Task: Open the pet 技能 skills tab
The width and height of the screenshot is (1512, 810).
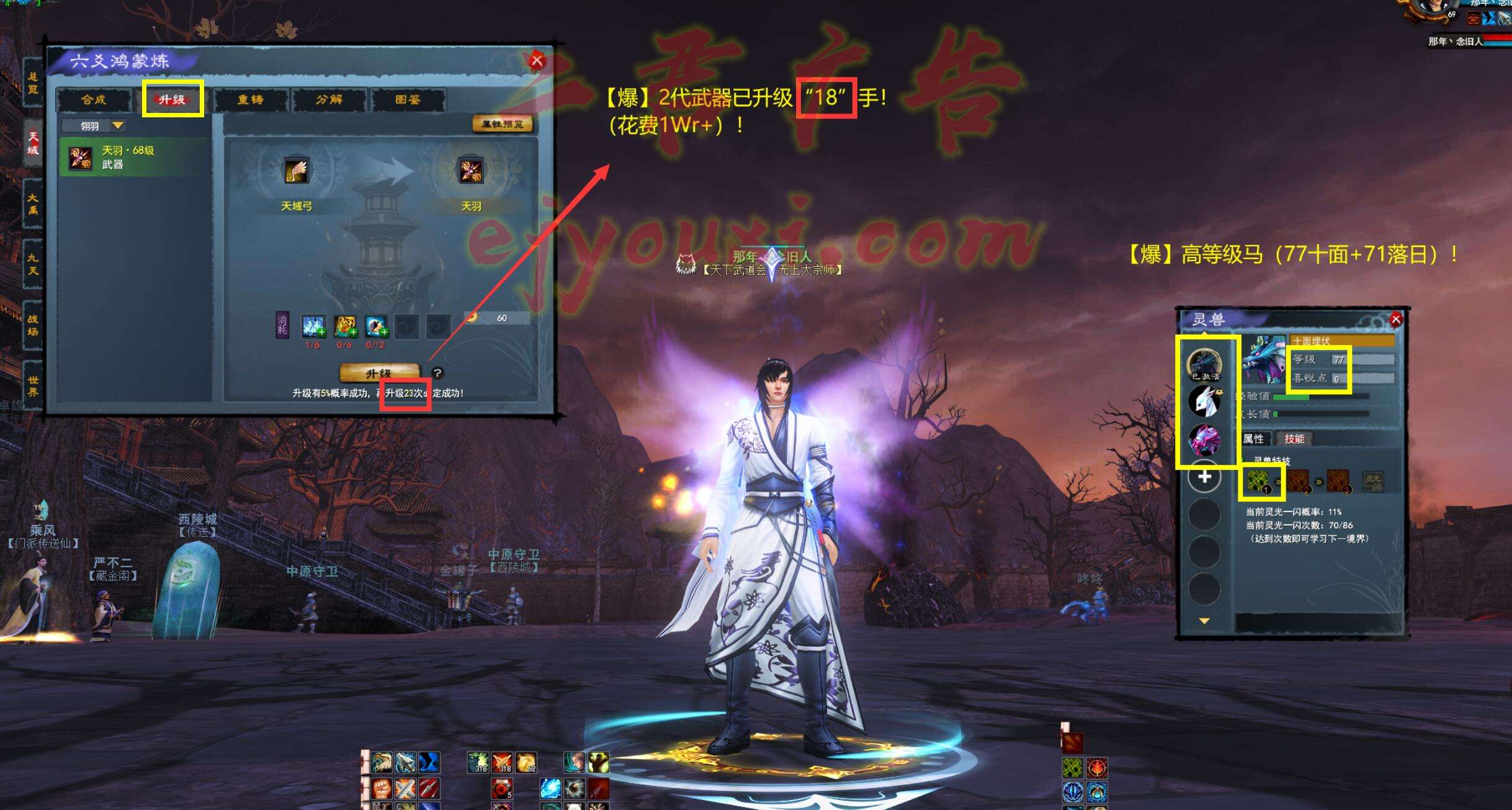Action: (x=1294, y=439)
